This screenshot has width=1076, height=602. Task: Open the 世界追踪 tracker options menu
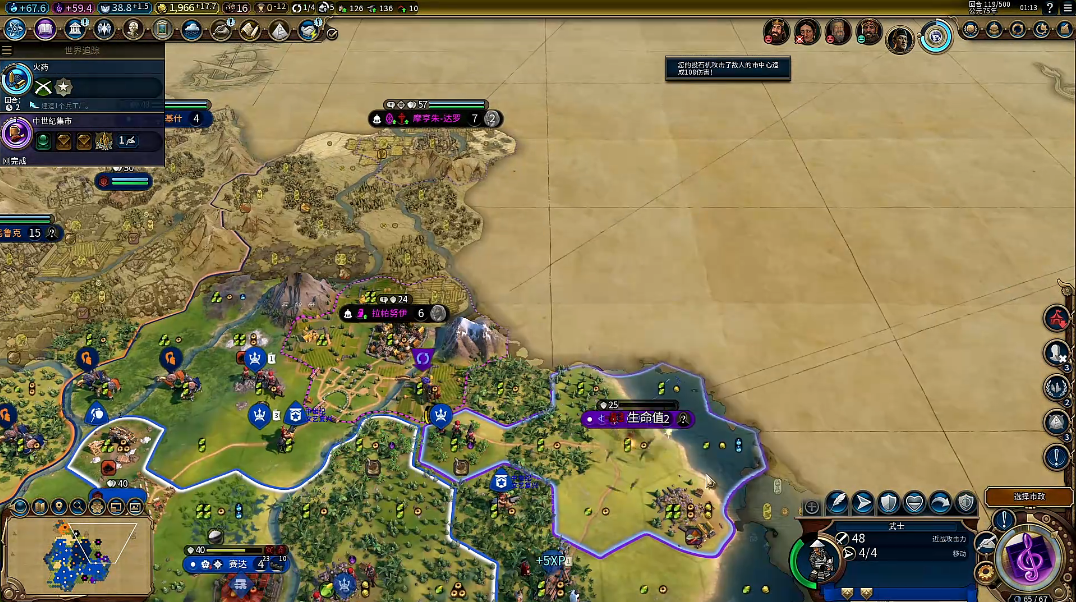(8, 49)
